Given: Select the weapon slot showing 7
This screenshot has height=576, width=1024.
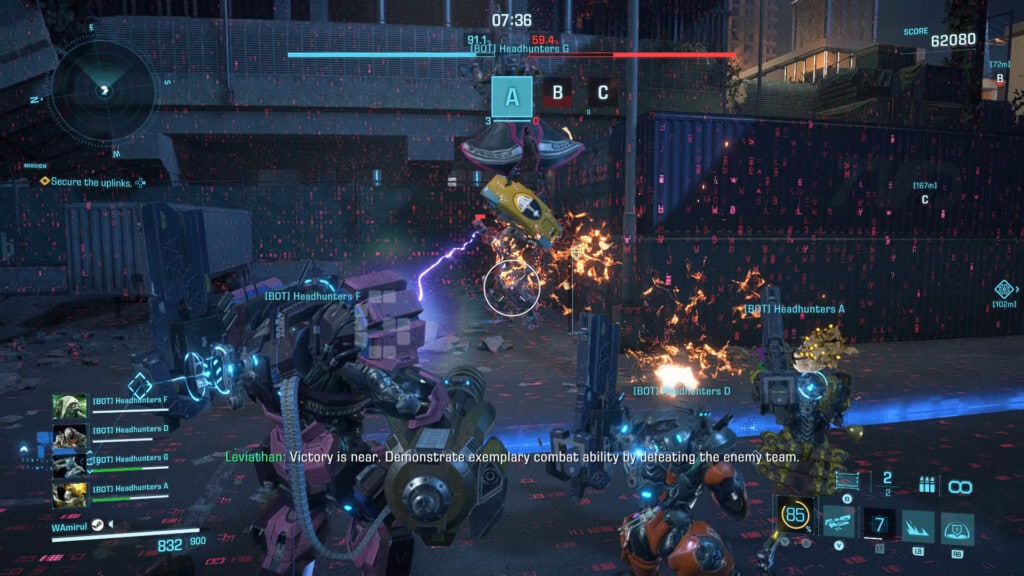Looking at the screenshot, I should (x=880, y=523).
